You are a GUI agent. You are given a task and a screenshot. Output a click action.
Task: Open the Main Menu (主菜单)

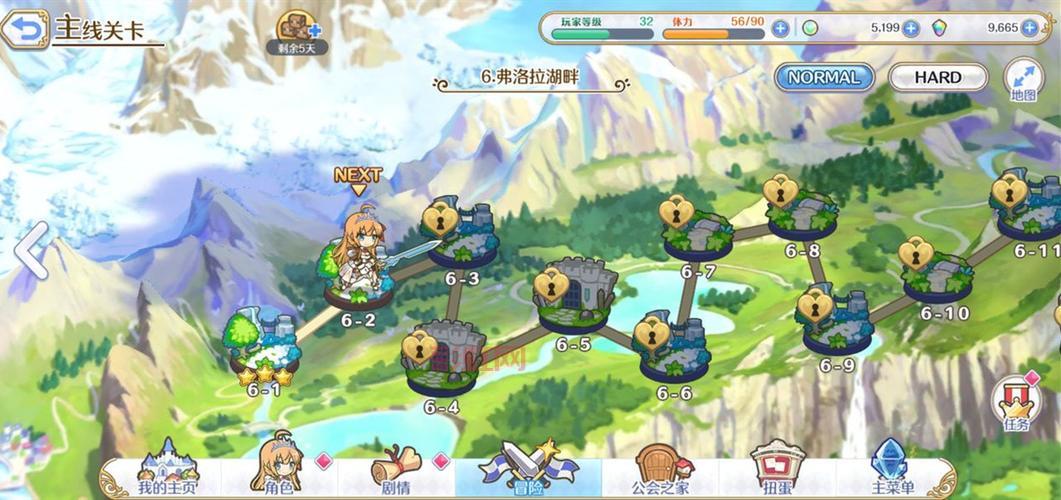pyautogui.click(x=891, y=470)
